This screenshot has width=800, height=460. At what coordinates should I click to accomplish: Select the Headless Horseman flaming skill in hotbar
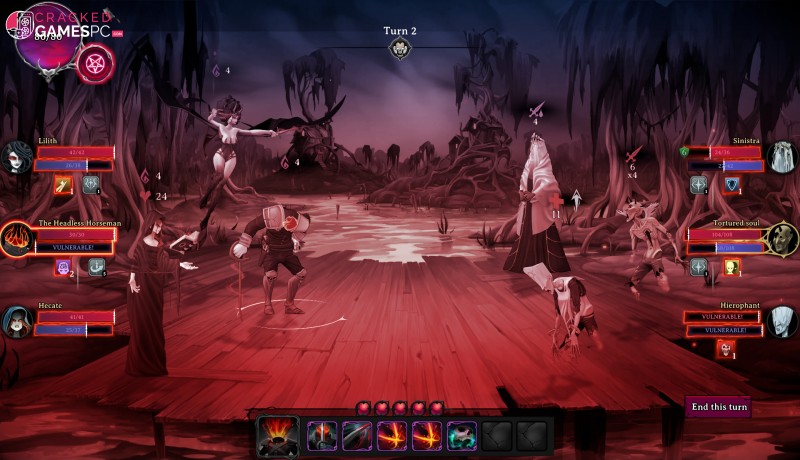(277, 435)
